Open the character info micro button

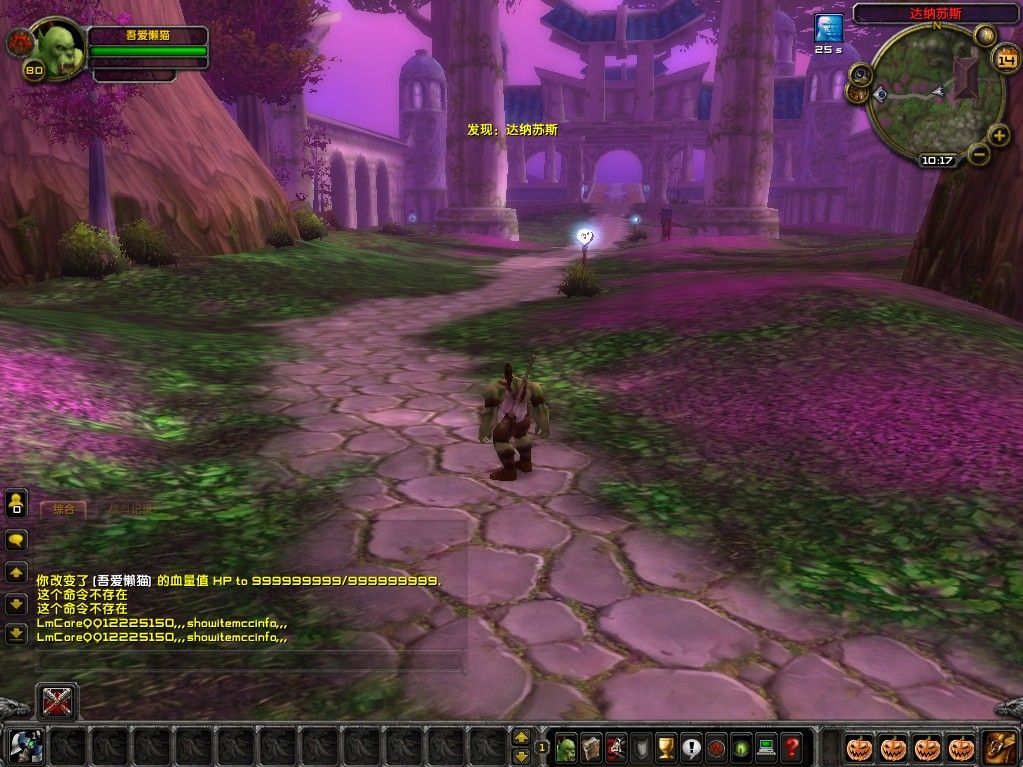coord(566,746)
